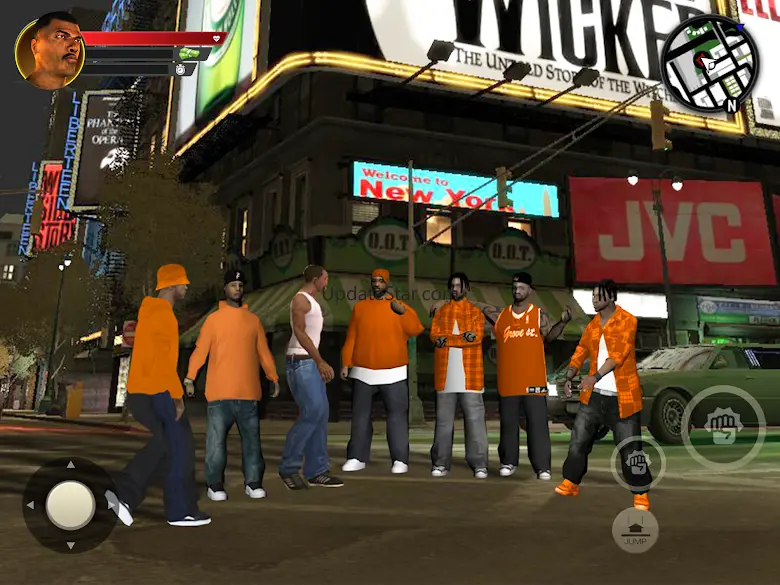This screenshot has width=780, height=585.
Task: Tap the smaller raised-fist button
Action: tap(637, 464)
